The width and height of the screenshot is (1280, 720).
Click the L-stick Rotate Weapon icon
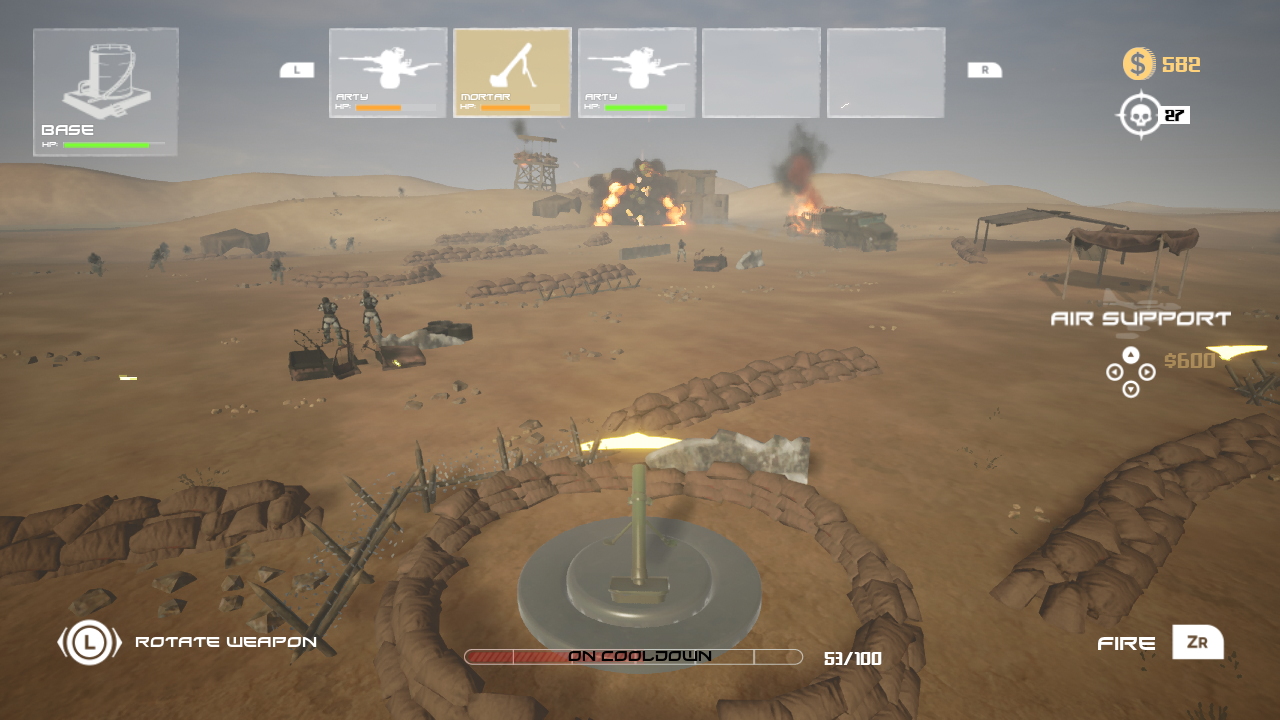pyautogui.click(x=88, y=643)
